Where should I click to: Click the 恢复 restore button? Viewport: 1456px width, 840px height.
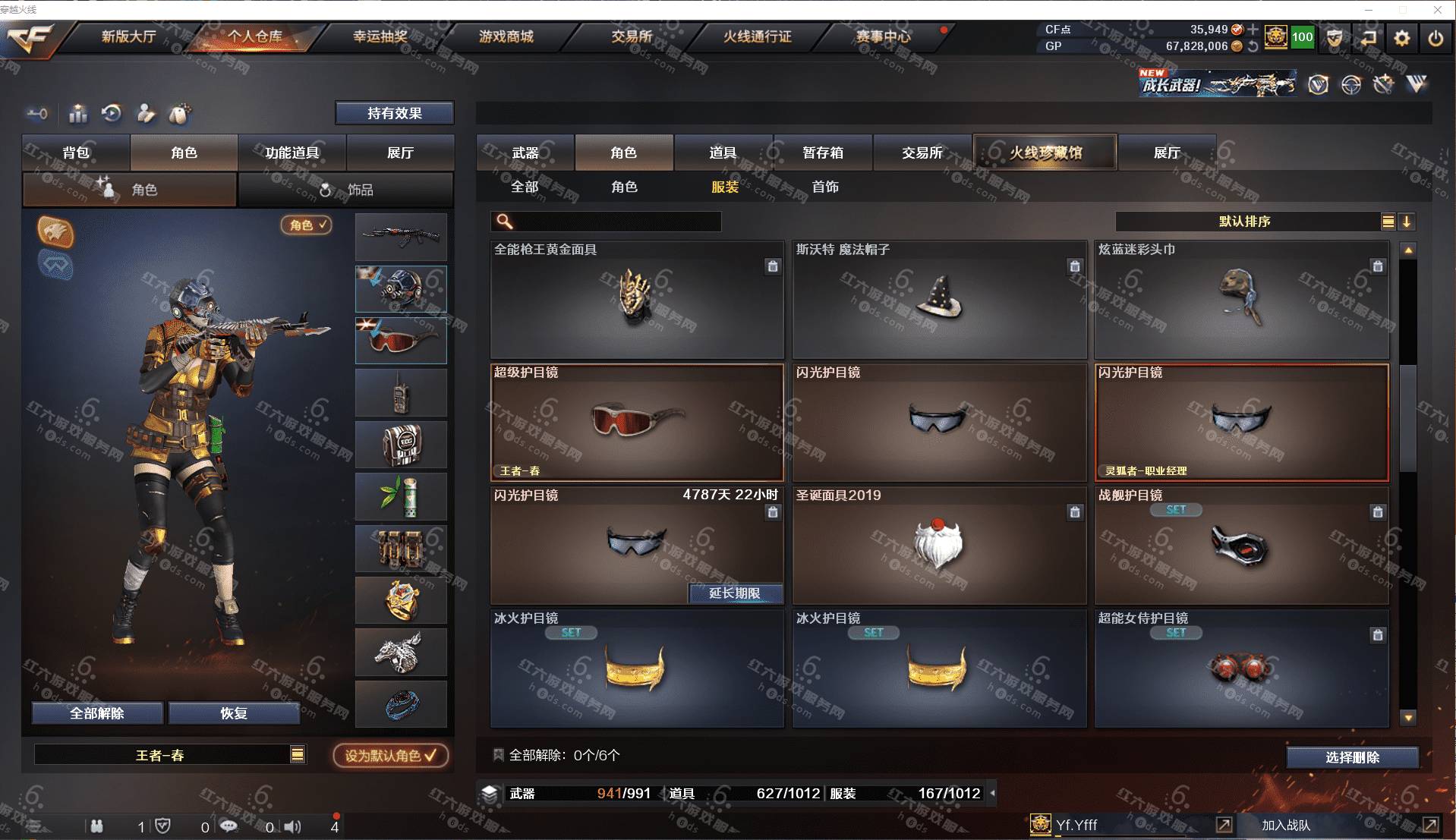pyautogui.click(x=234, y=713)
